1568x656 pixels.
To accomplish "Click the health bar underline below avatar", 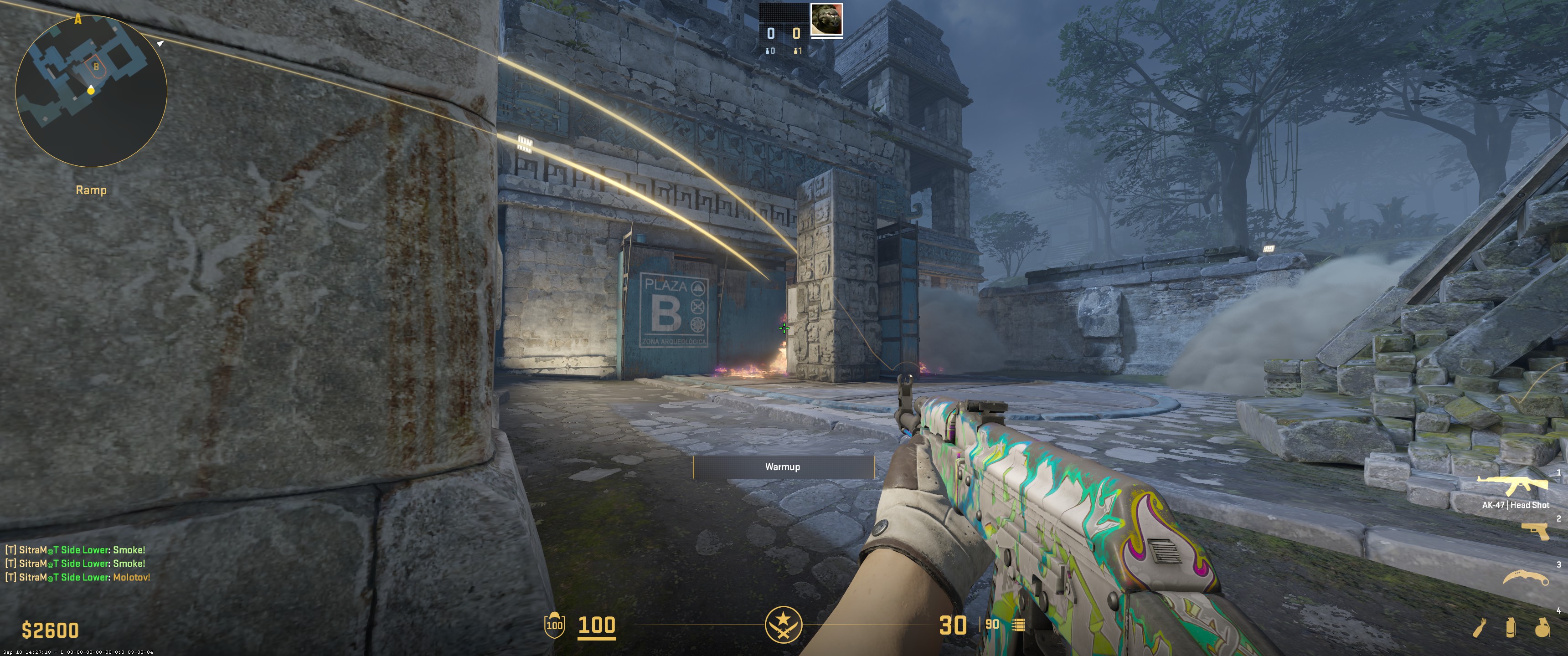I will [x=827, y=38].
